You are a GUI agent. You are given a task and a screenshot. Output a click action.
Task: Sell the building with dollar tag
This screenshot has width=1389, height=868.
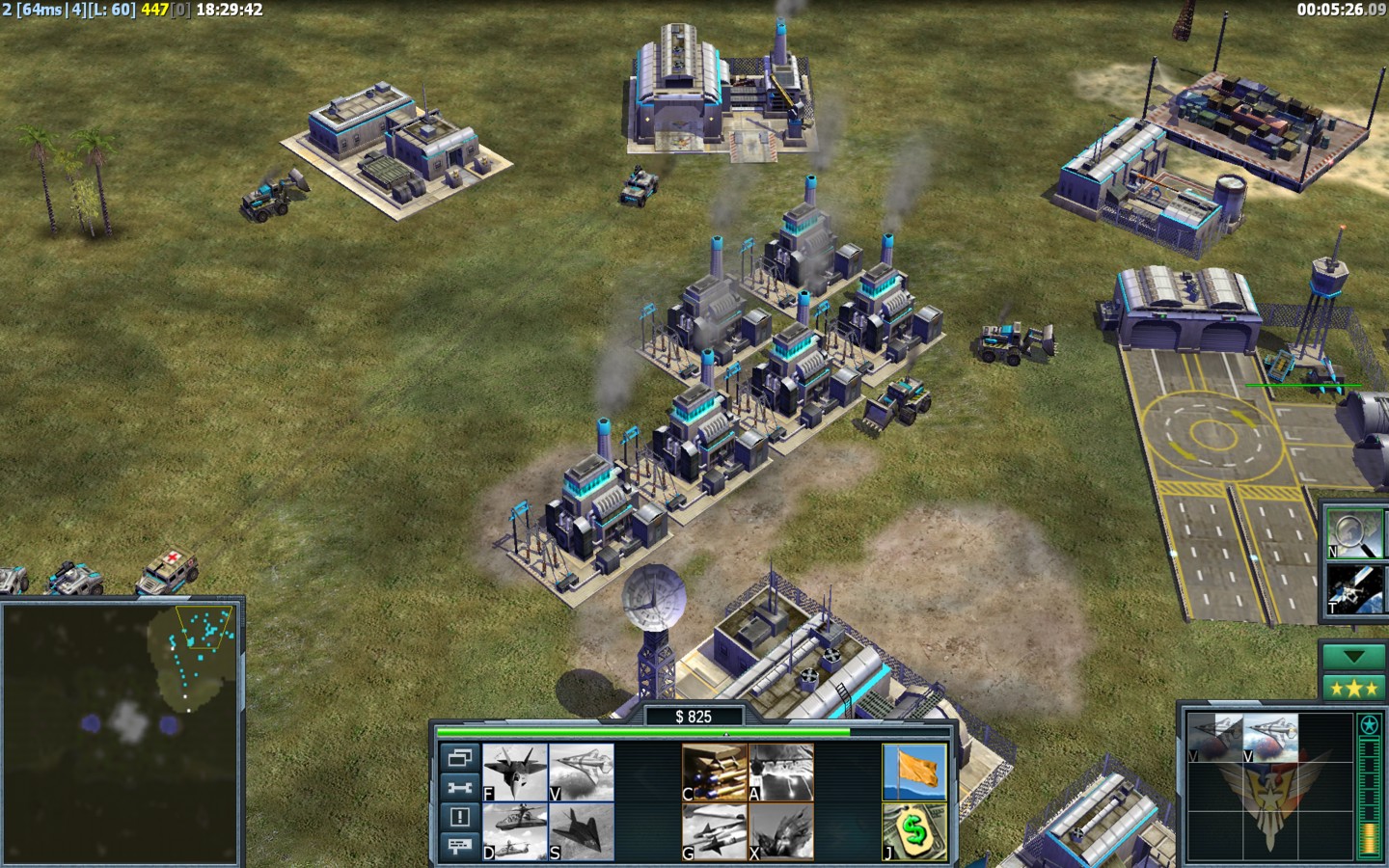tap(914, 831)
